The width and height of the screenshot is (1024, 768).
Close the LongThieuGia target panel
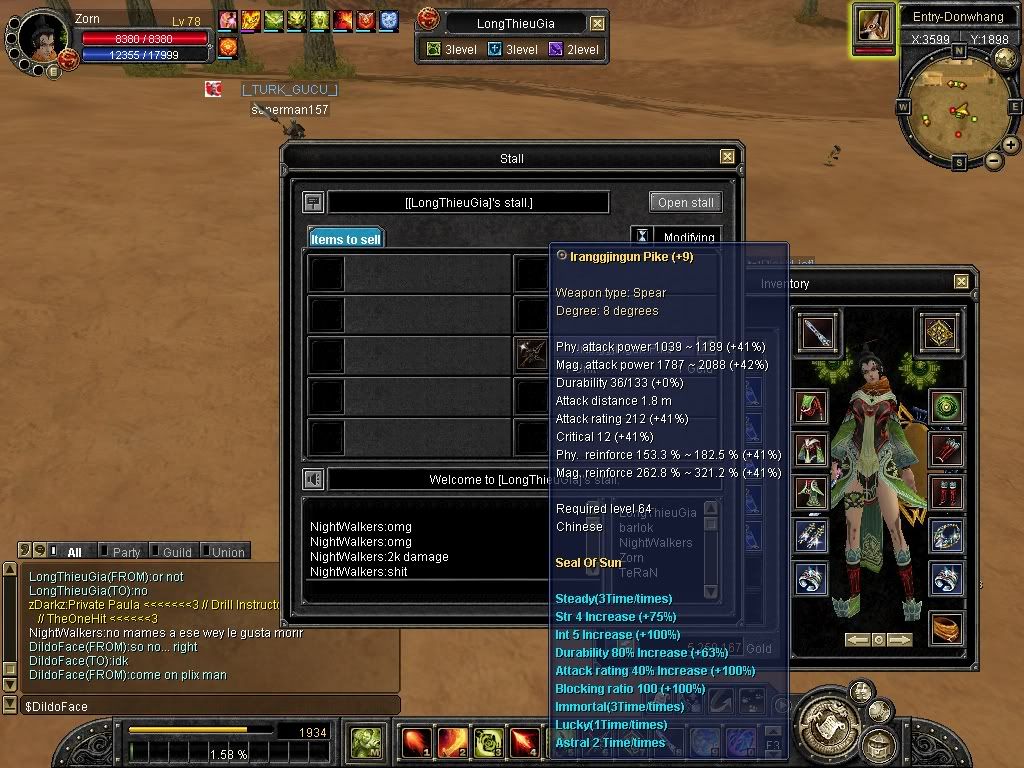tap(597, 23)
